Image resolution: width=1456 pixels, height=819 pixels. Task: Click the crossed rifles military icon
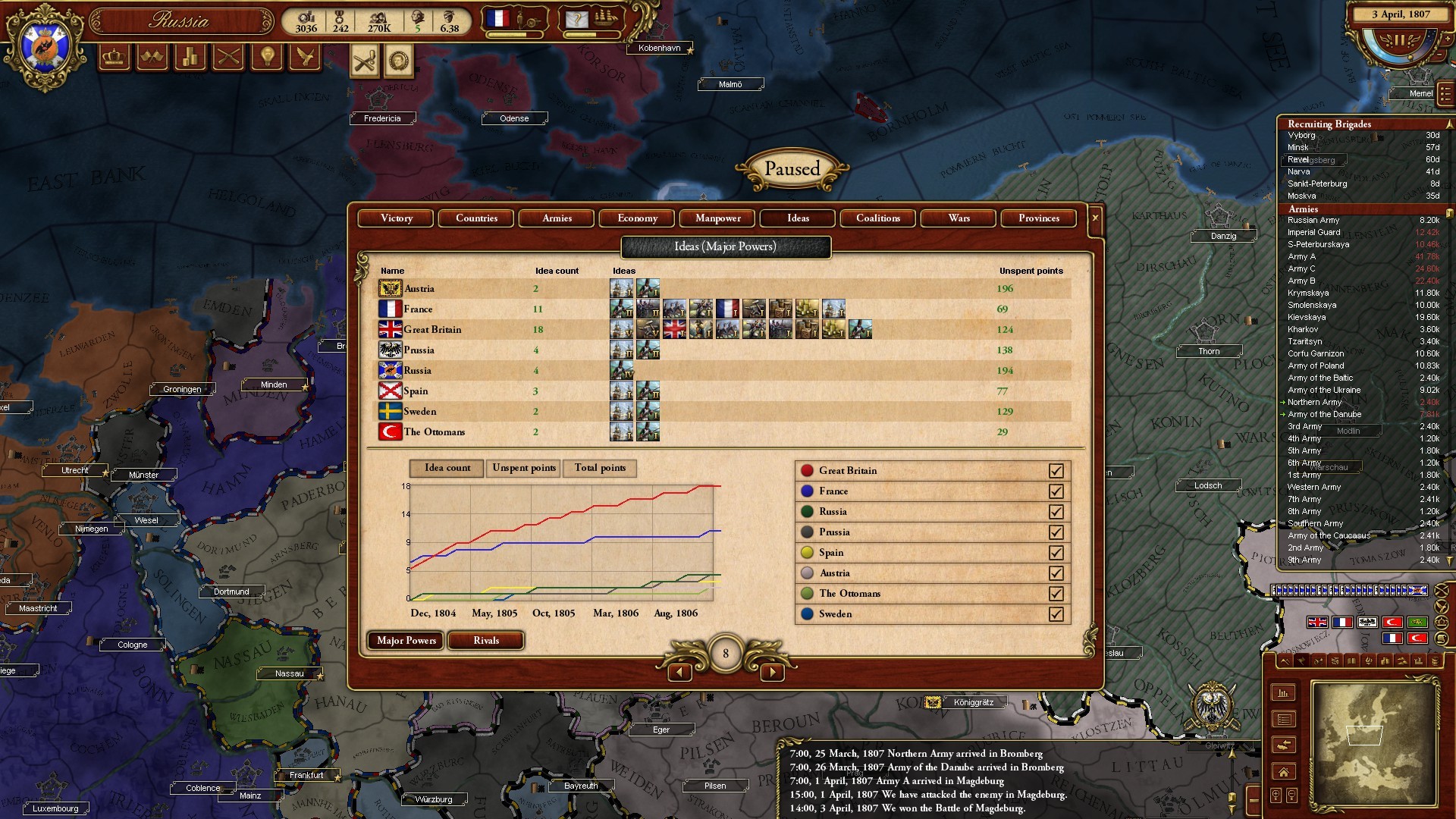click(x=227, y=57)
